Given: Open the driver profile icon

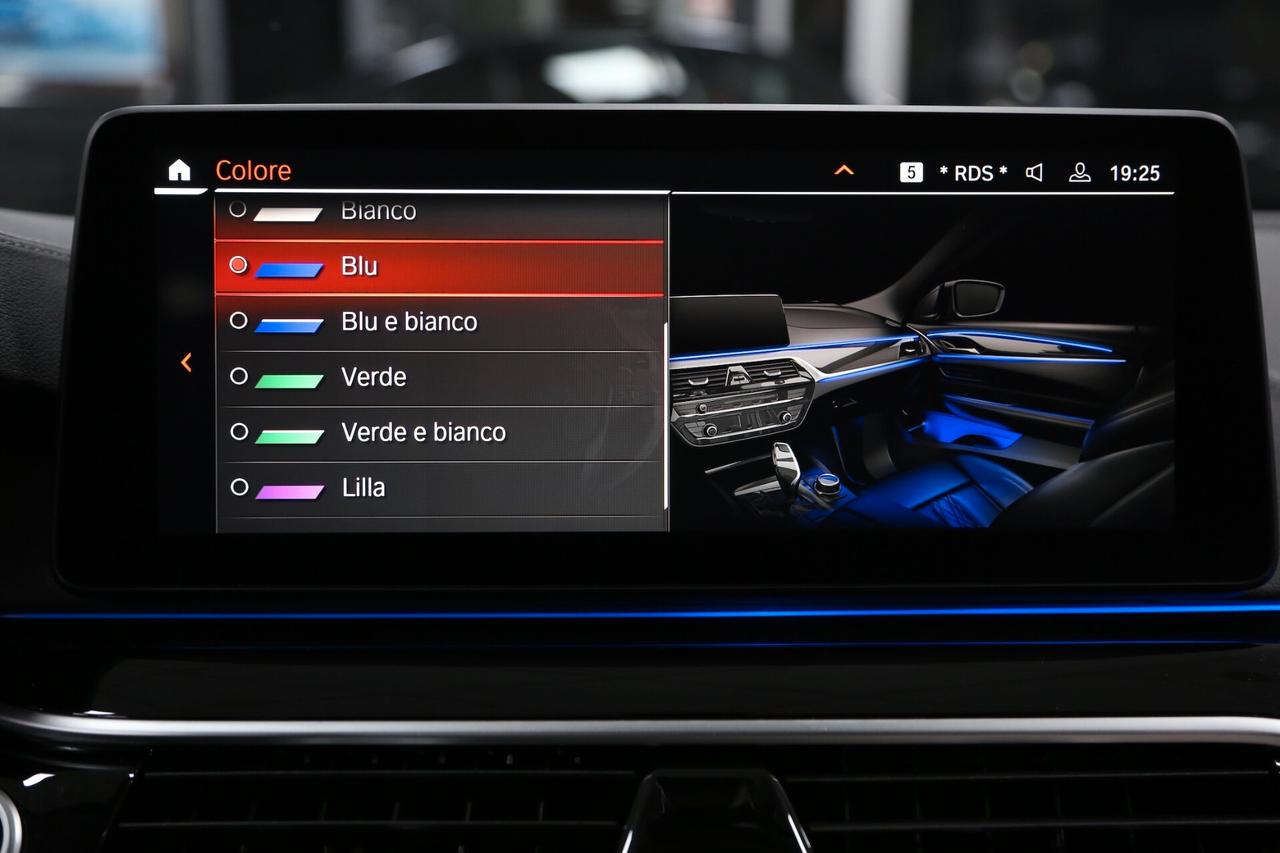Looking at the screenshot, I should pyautogui.click(x=1079, y=172).
